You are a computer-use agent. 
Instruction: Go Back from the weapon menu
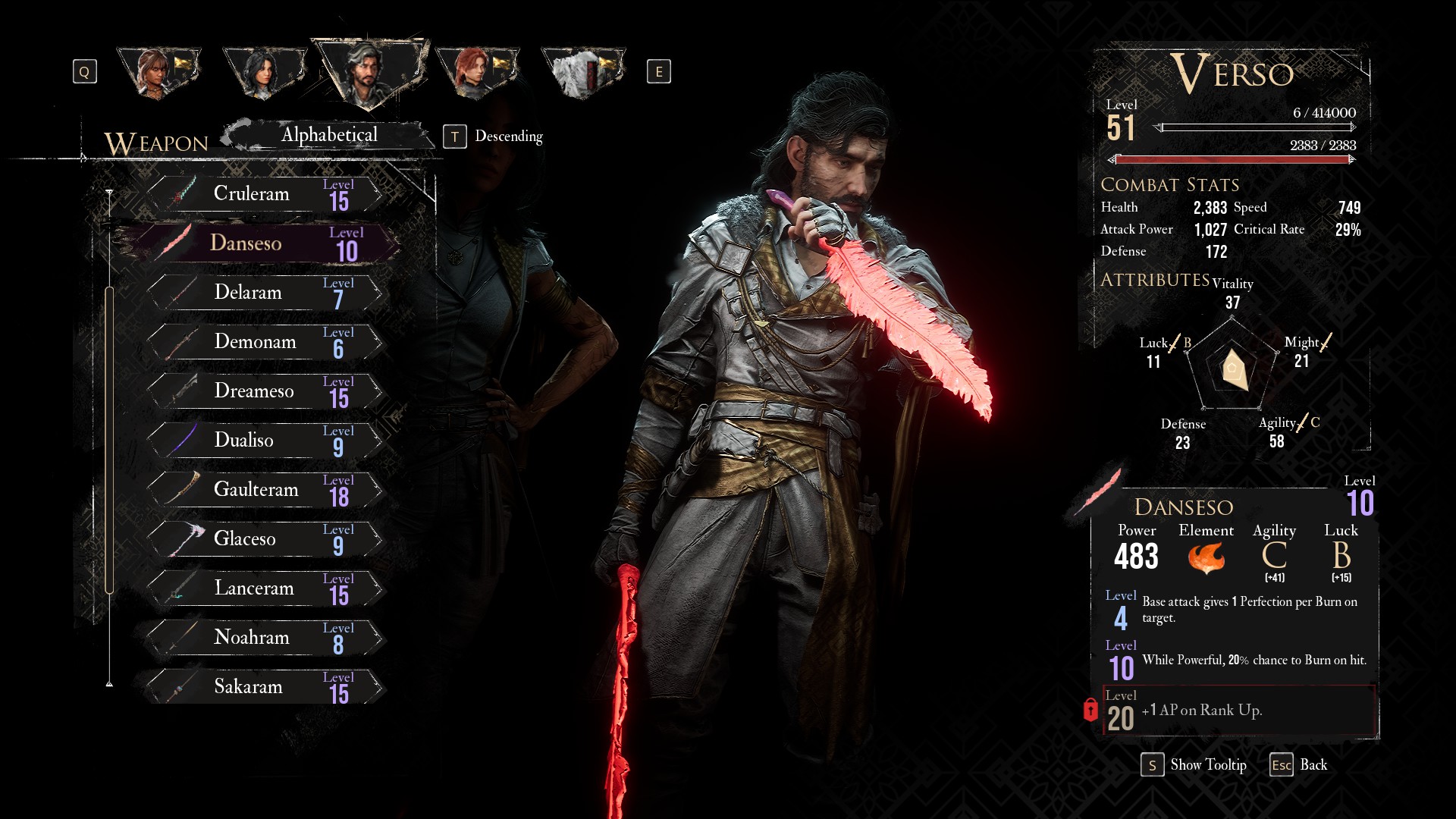click(x=1299, y=765)
